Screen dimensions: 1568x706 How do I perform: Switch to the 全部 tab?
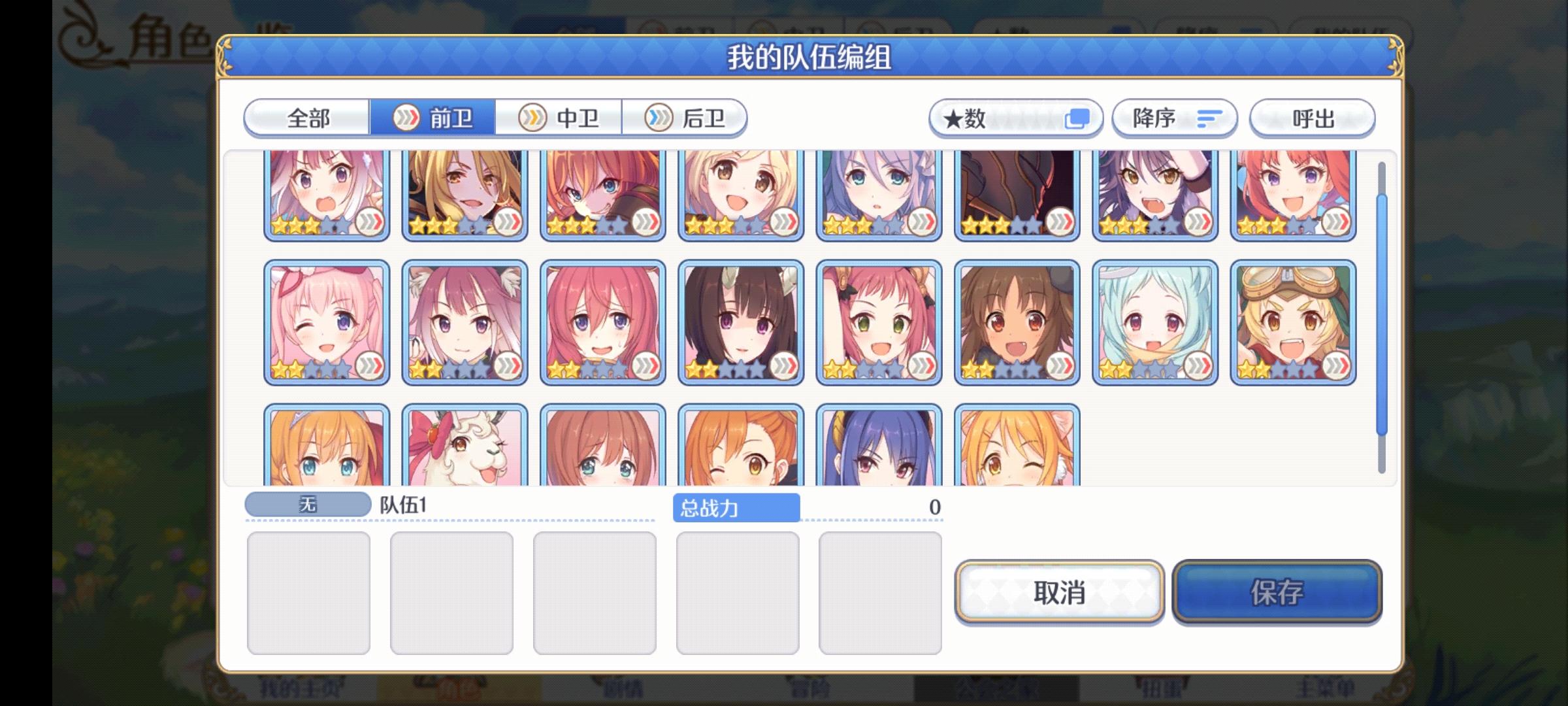tap(307, 118)
